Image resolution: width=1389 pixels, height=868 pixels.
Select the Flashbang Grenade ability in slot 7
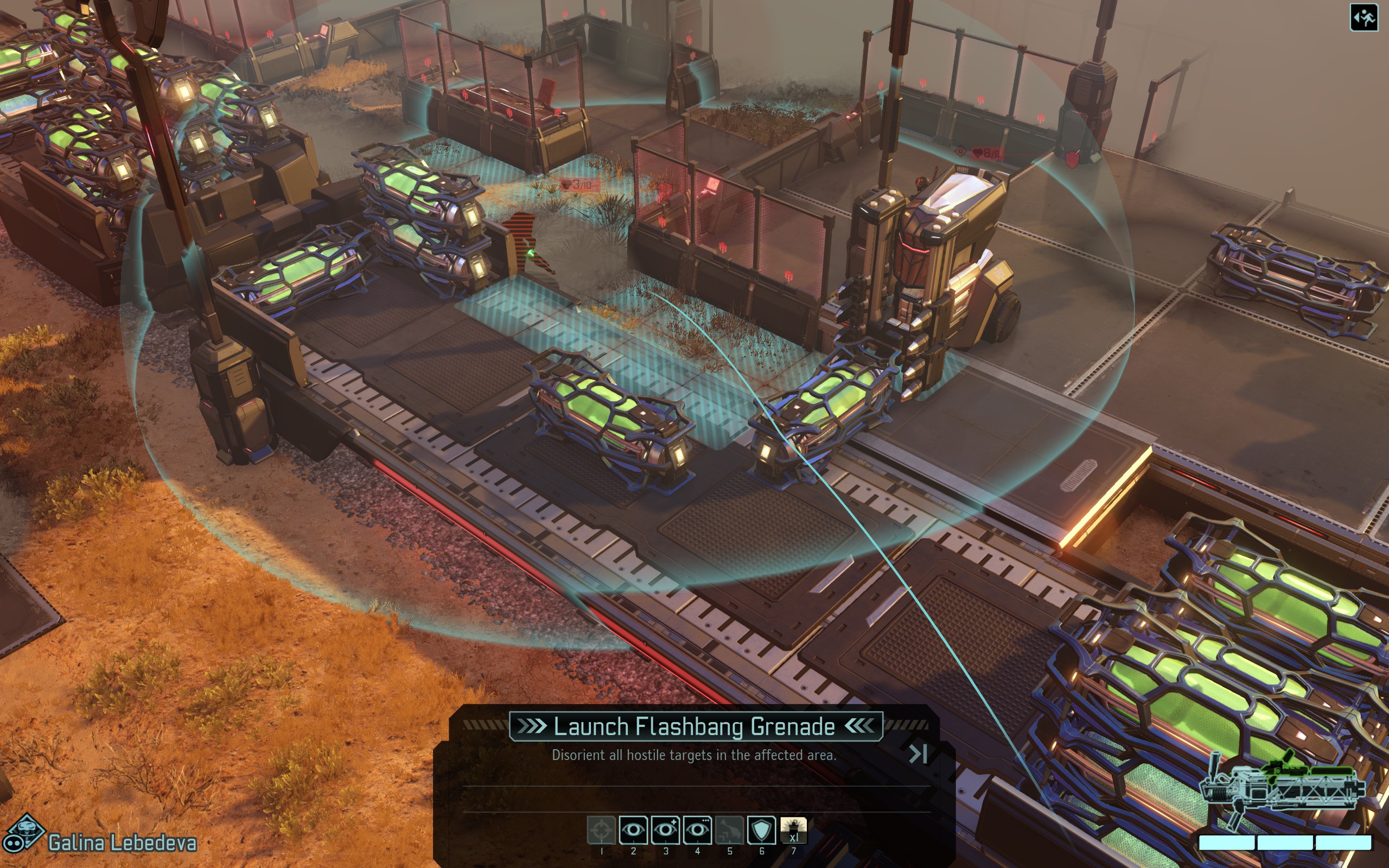pyautogui.click(x=794, y=830)
